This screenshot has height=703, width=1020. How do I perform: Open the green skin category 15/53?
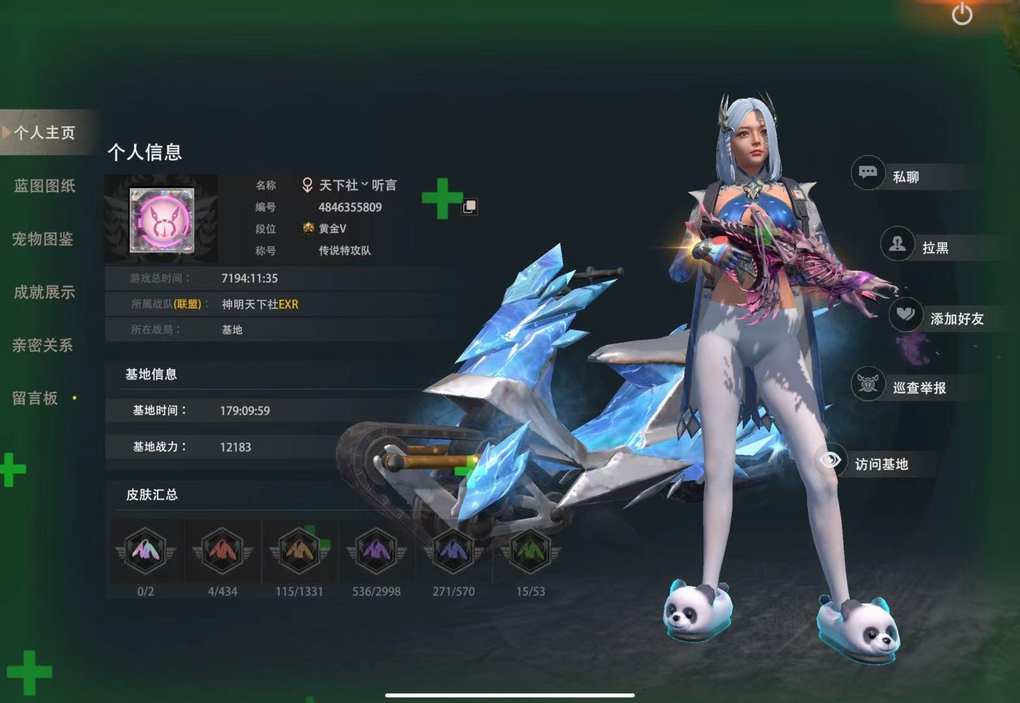coord(530,551)
